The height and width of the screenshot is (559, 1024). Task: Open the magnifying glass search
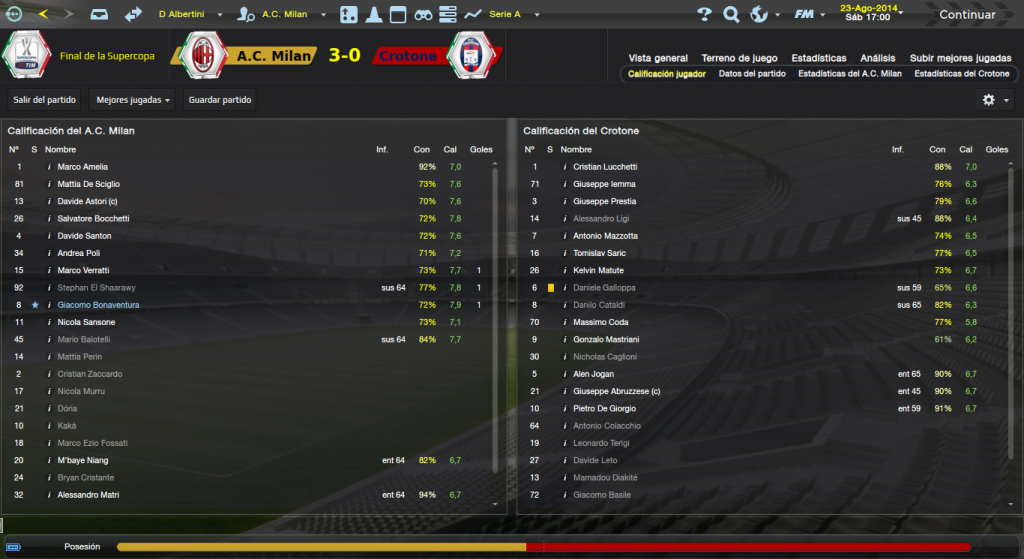pos(731,15)
